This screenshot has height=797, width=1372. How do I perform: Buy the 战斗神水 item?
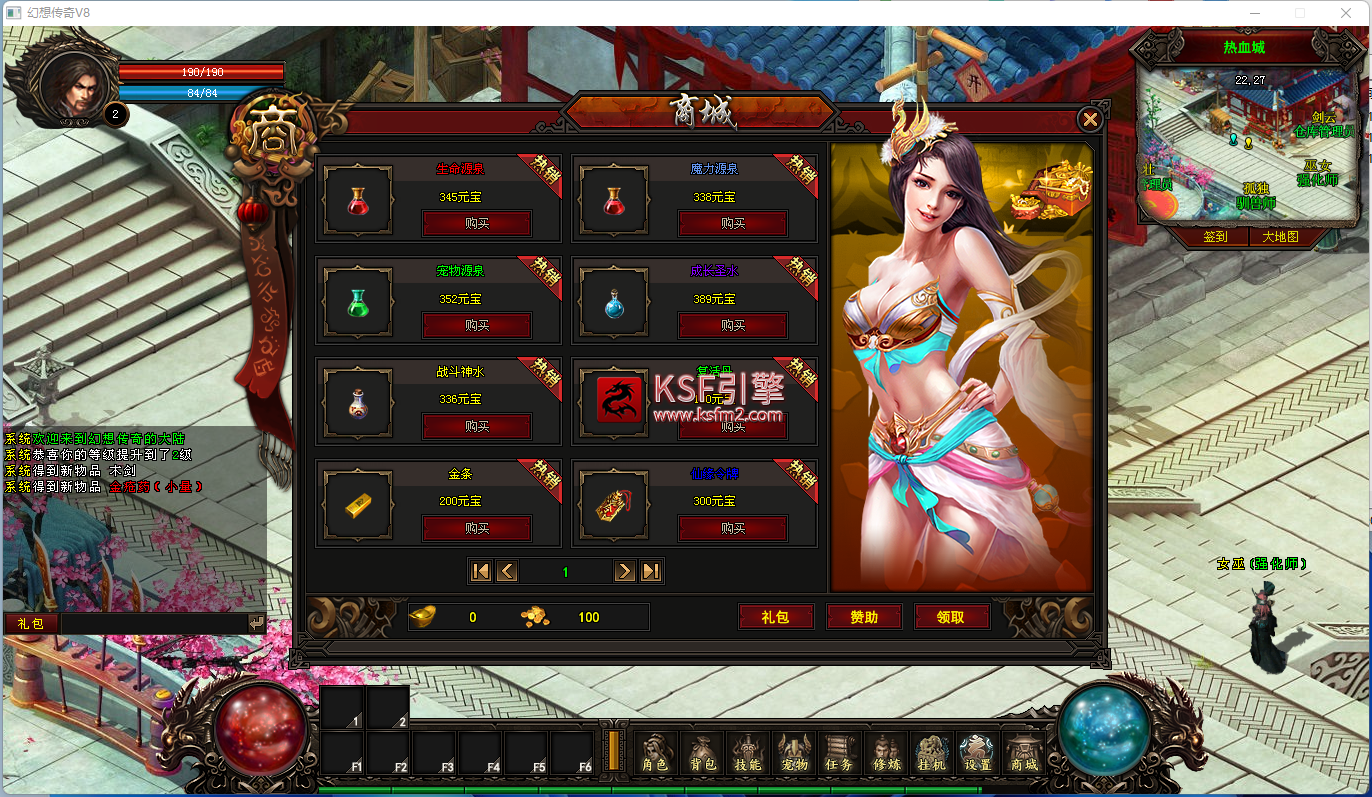477,426
